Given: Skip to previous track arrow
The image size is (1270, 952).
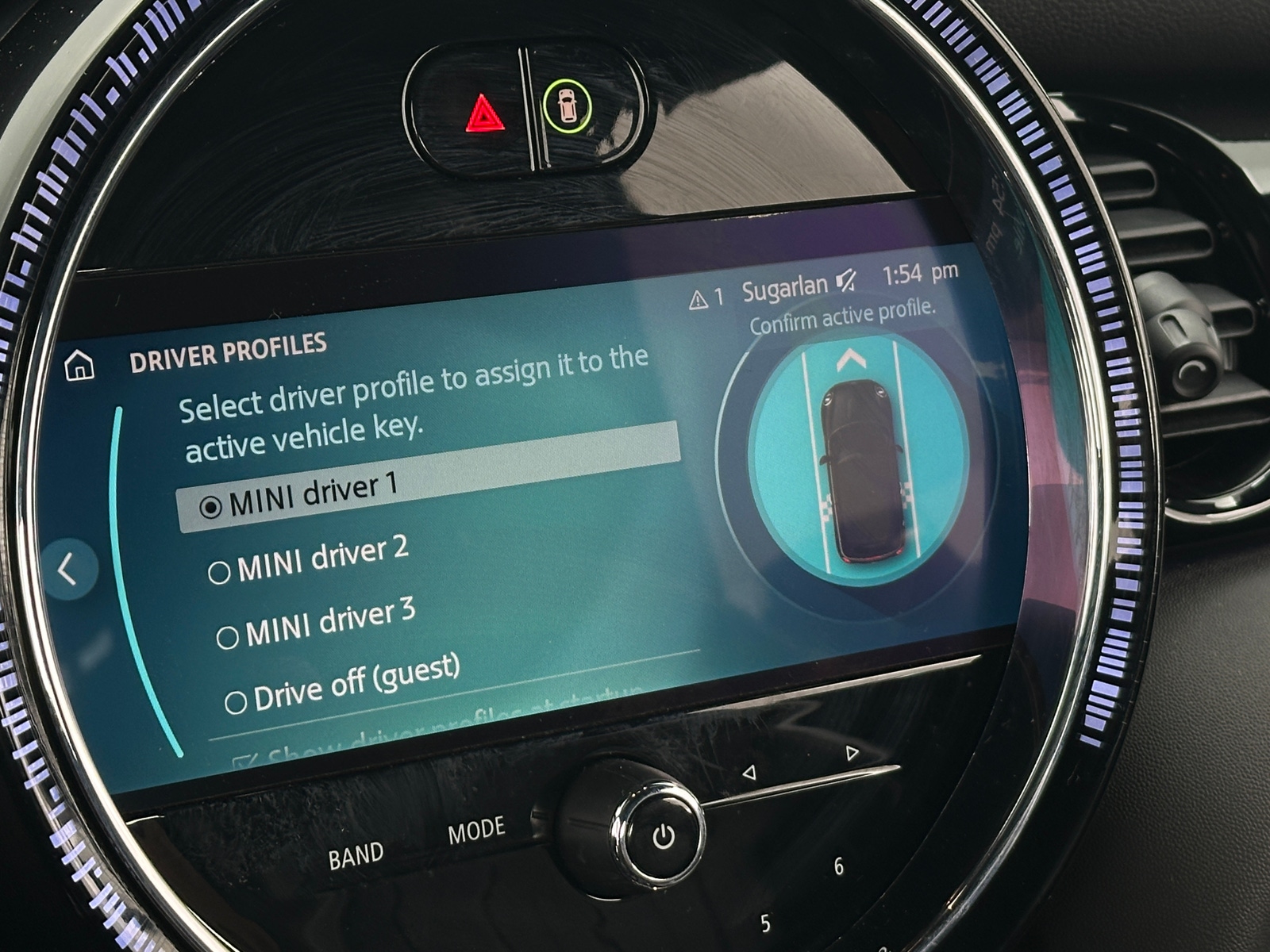Looking at the screenshot, I should tap(749, 772).
